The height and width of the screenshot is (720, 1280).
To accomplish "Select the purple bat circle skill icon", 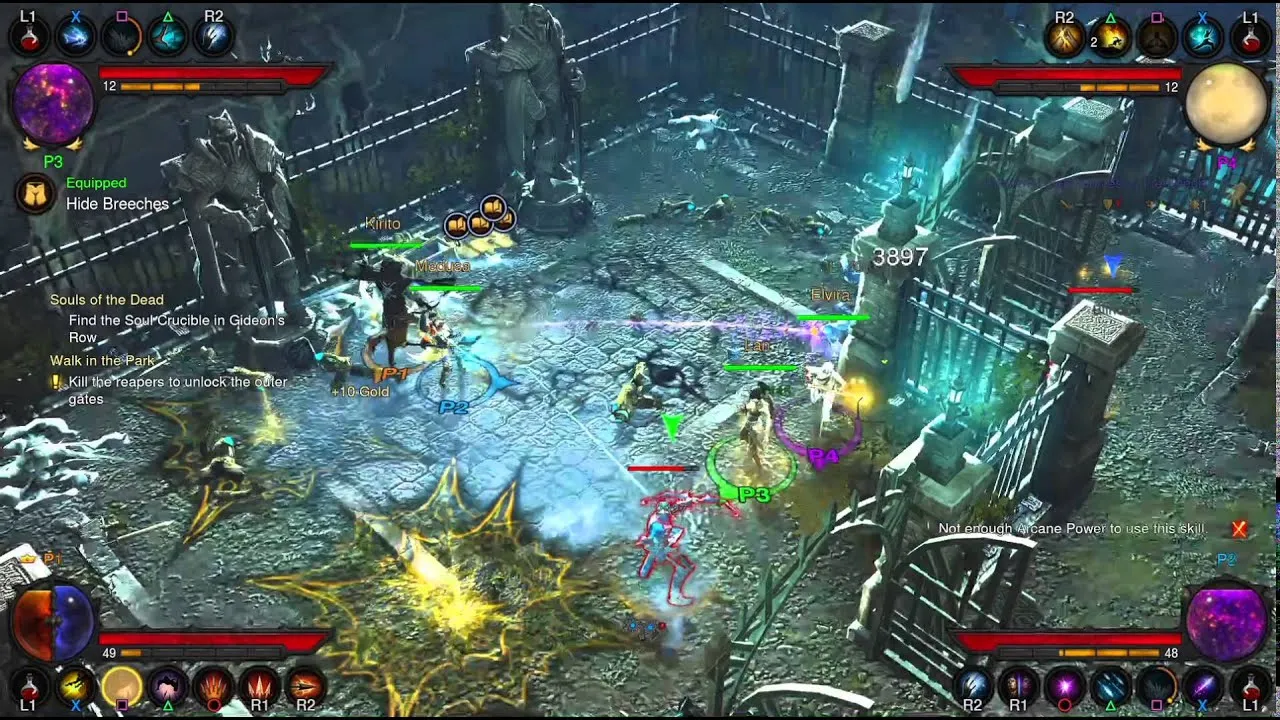I will [x=166, y=685].
